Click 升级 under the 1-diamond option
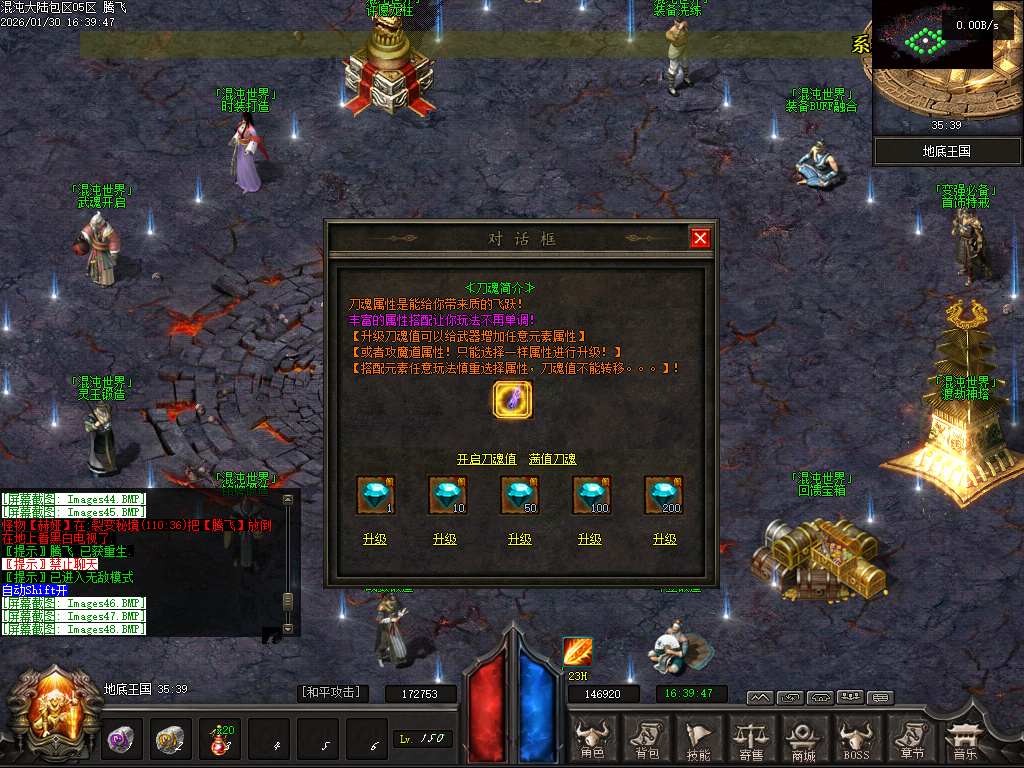Image resolution: width=1024 pixels, height=768 pixels. (x=375, y=539)
